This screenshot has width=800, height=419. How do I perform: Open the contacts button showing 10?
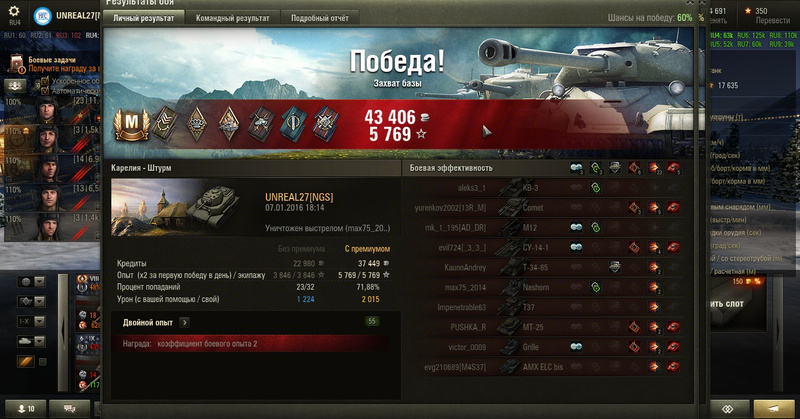tap(23, 409)
